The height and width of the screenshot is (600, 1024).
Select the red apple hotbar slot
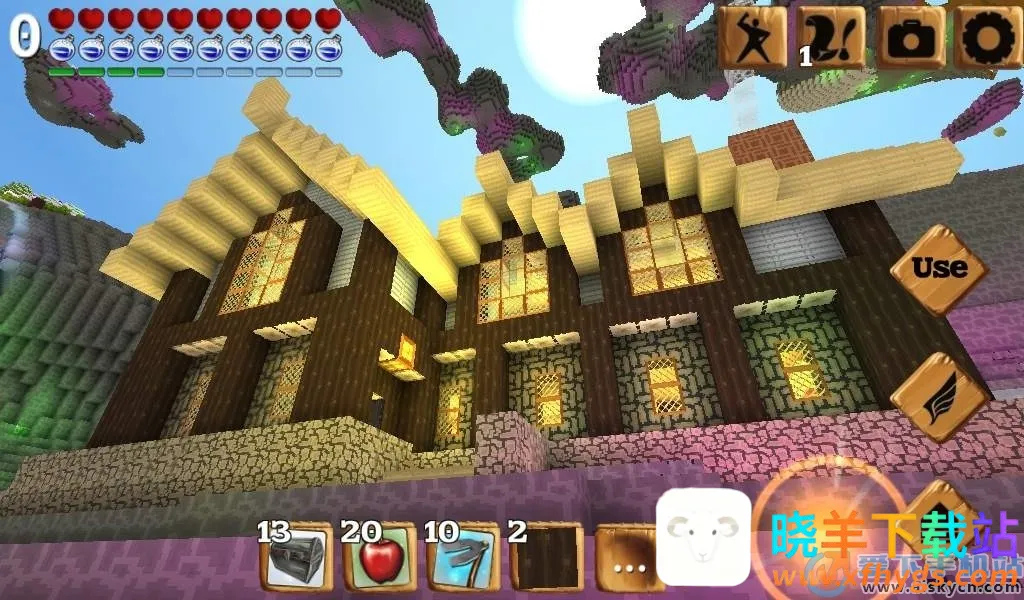[379, 558]
